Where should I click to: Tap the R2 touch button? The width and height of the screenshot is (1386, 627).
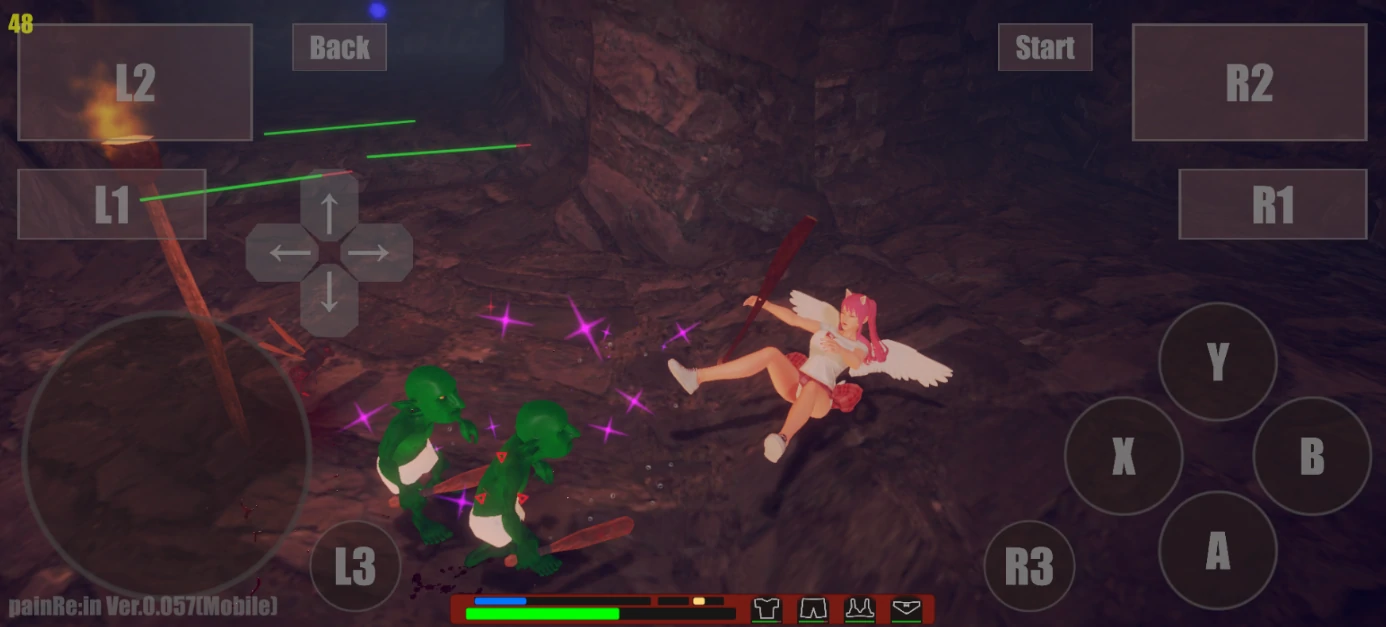1249,82
